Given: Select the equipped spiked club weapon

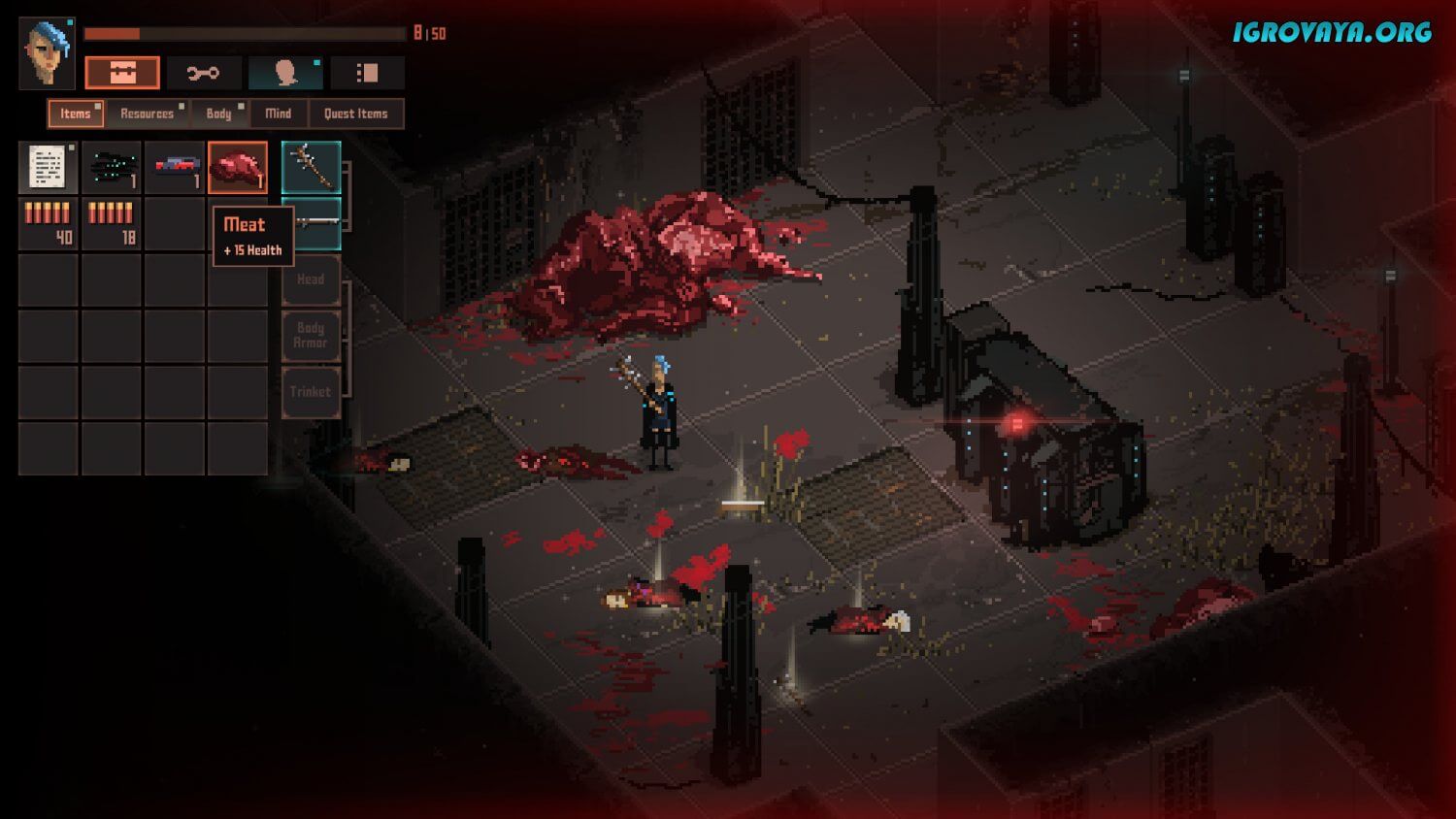Looking at the screenshot, I should click(x=311, y=168).
